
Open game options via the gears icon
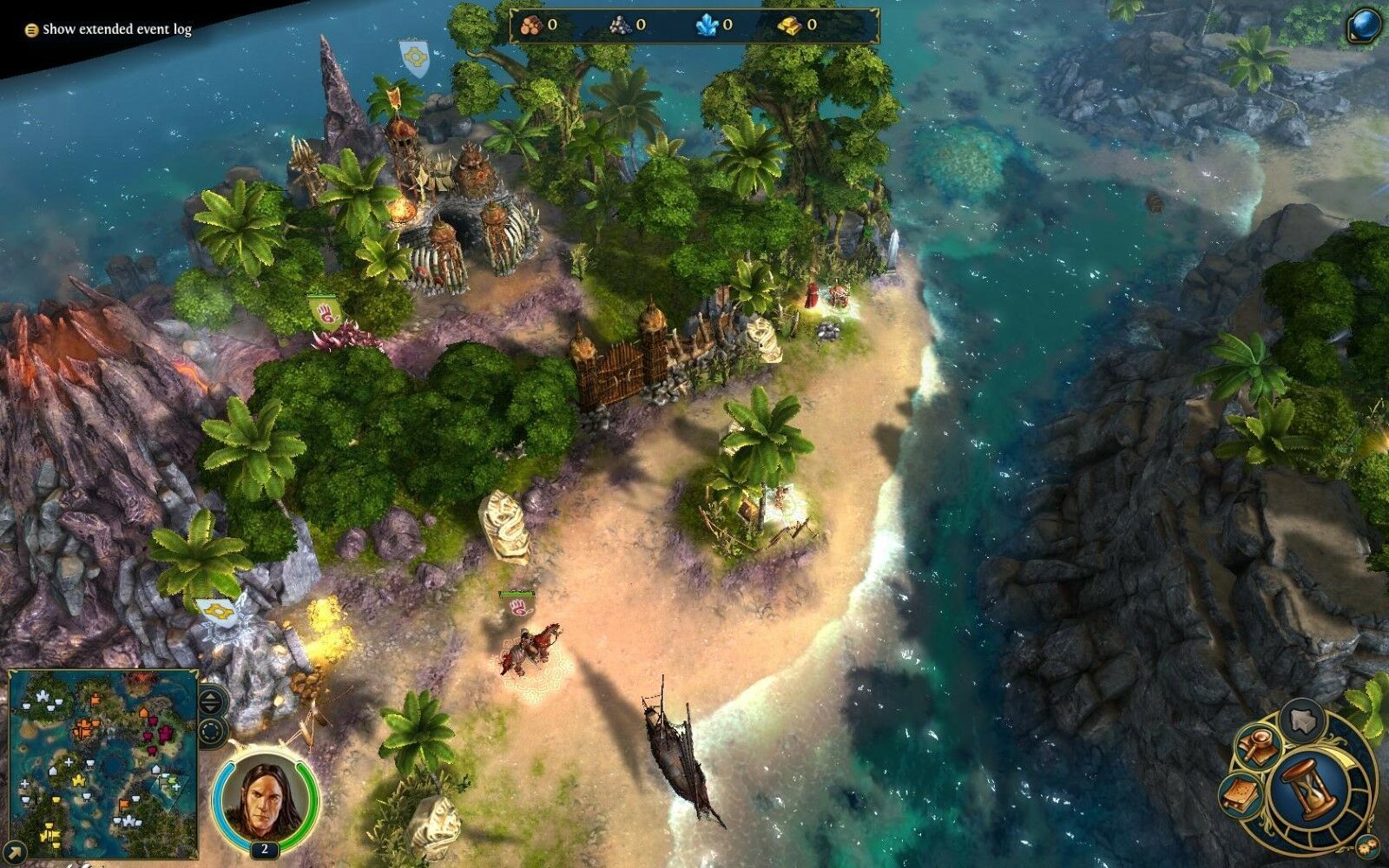coord(1366,845)
